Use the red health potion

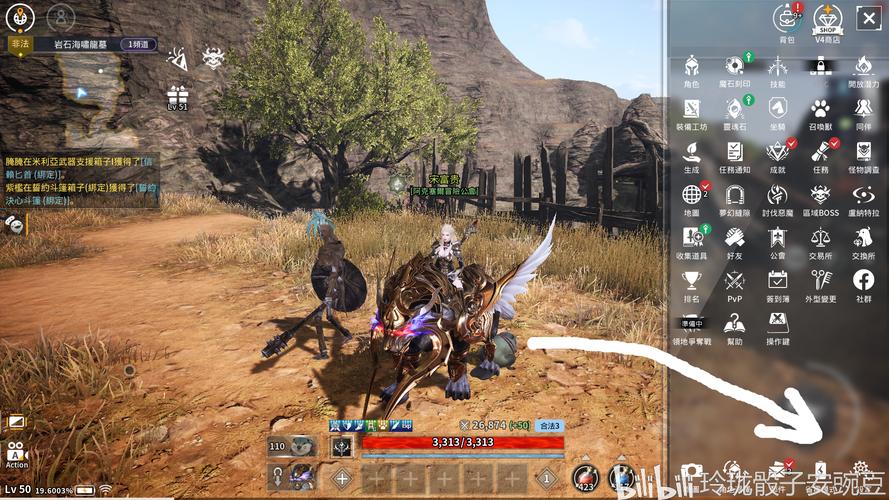(x=587, y=477)
